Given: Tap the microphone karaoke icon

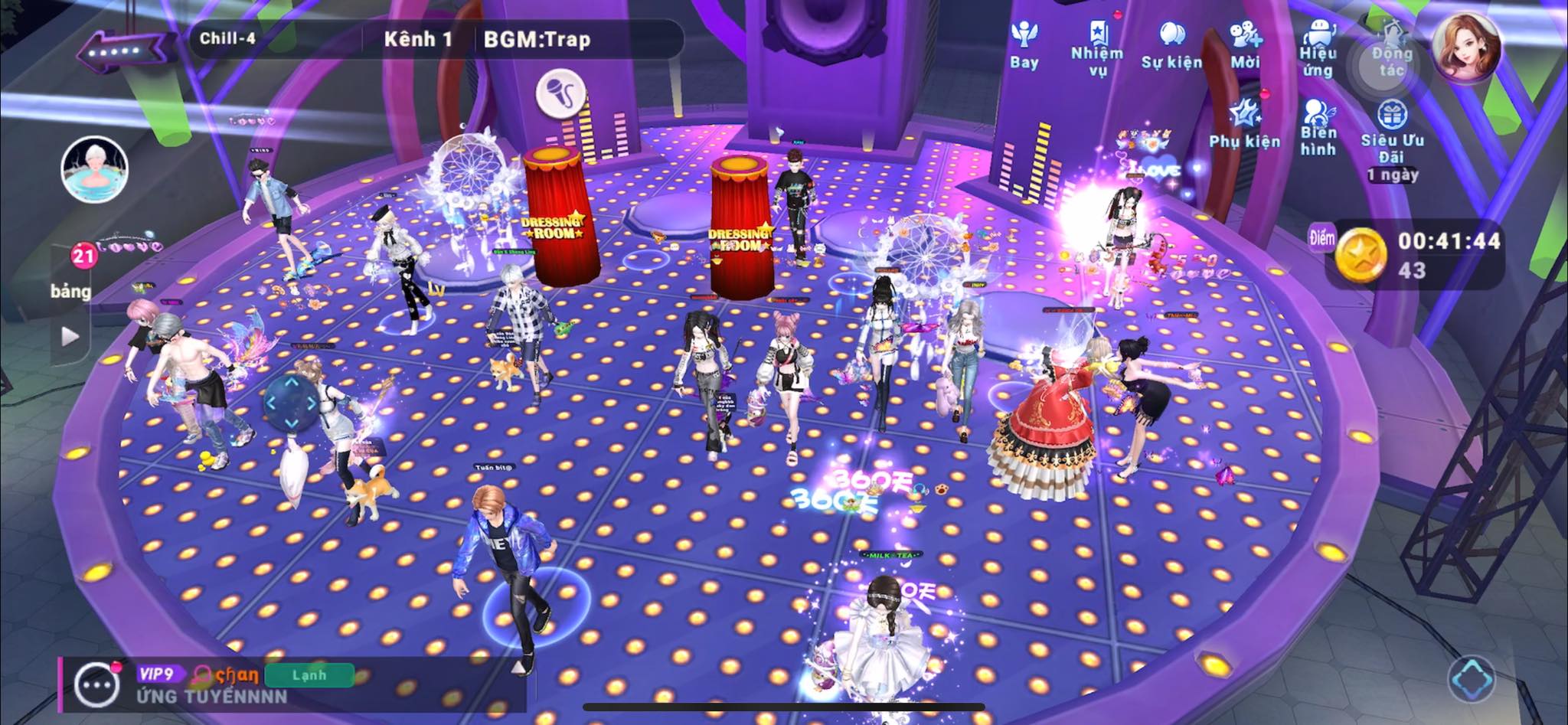Looking at the screenshot, I should (x=561, y=94).
